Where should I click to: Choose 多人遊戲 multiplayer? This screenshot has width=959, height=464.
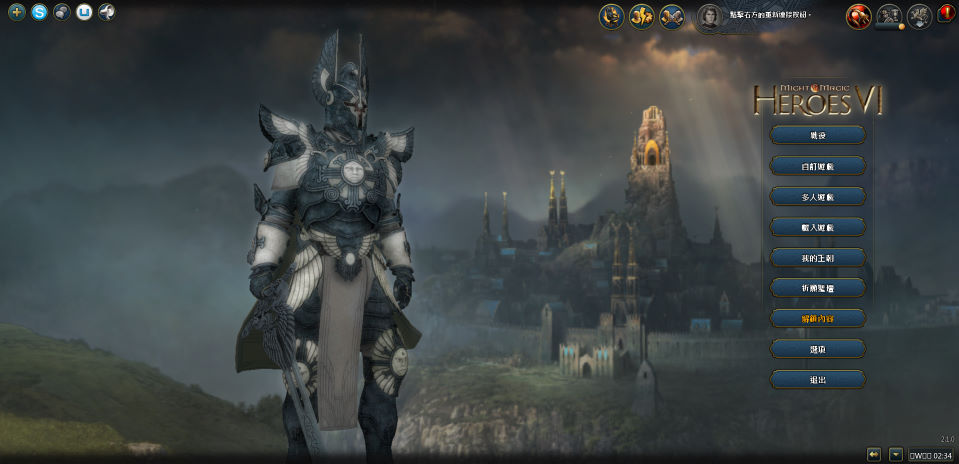pyautogui.click(x=818, y=197)
